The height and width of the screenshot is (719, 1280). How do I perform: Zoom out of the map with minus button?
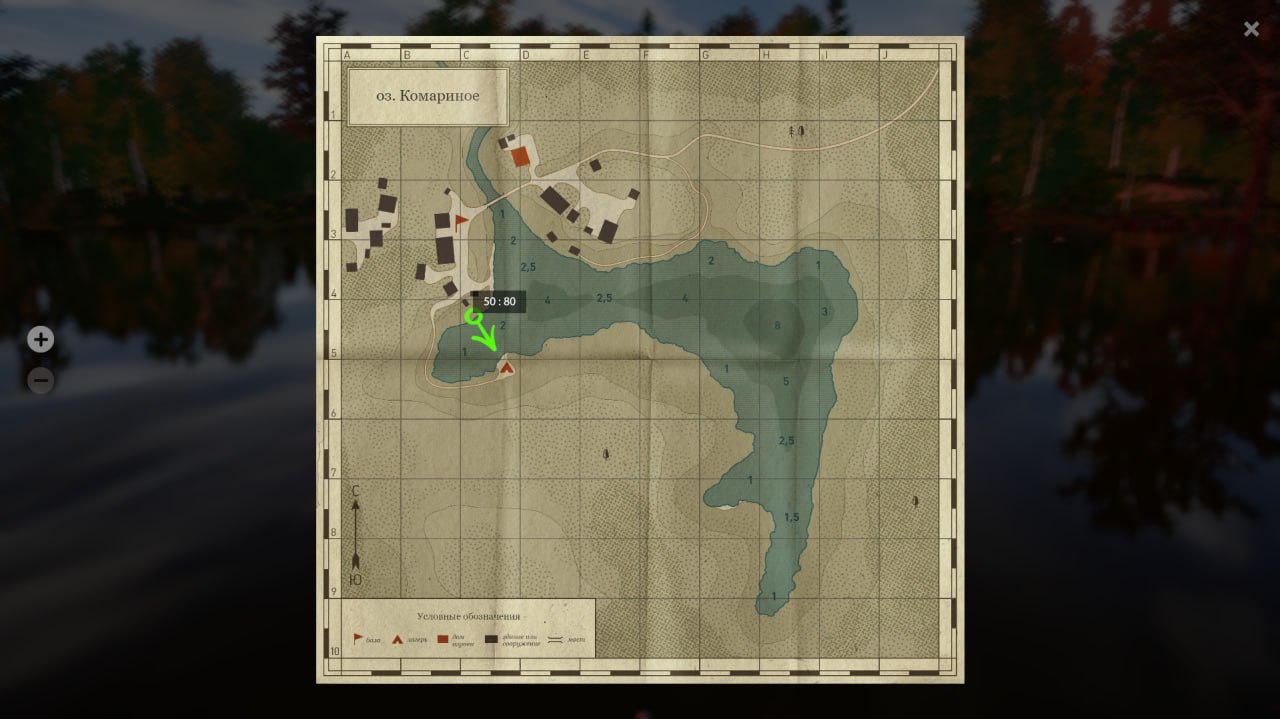coord(40,380)
